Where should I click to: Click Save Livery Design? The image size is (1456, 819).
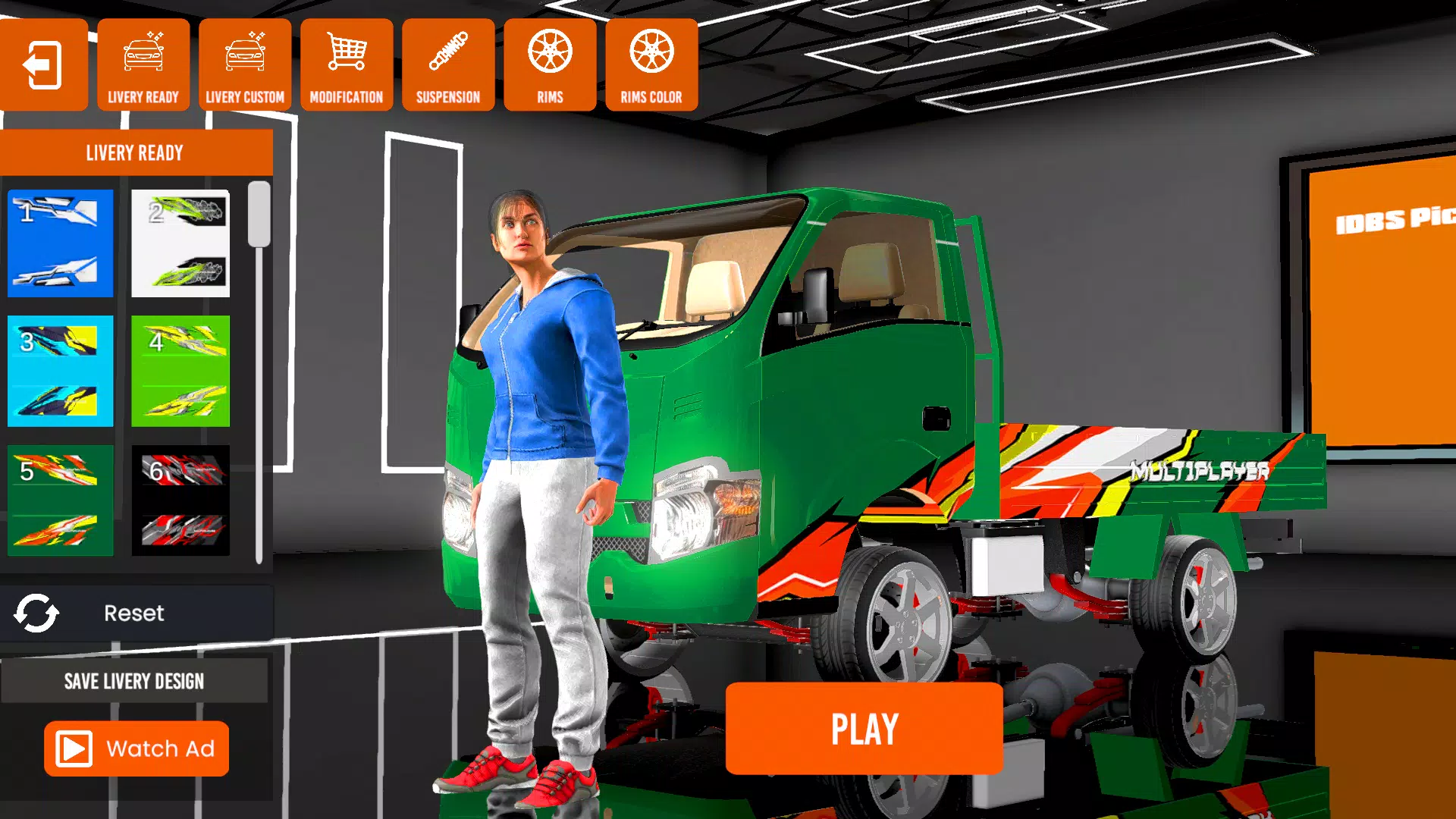[135, 680]
